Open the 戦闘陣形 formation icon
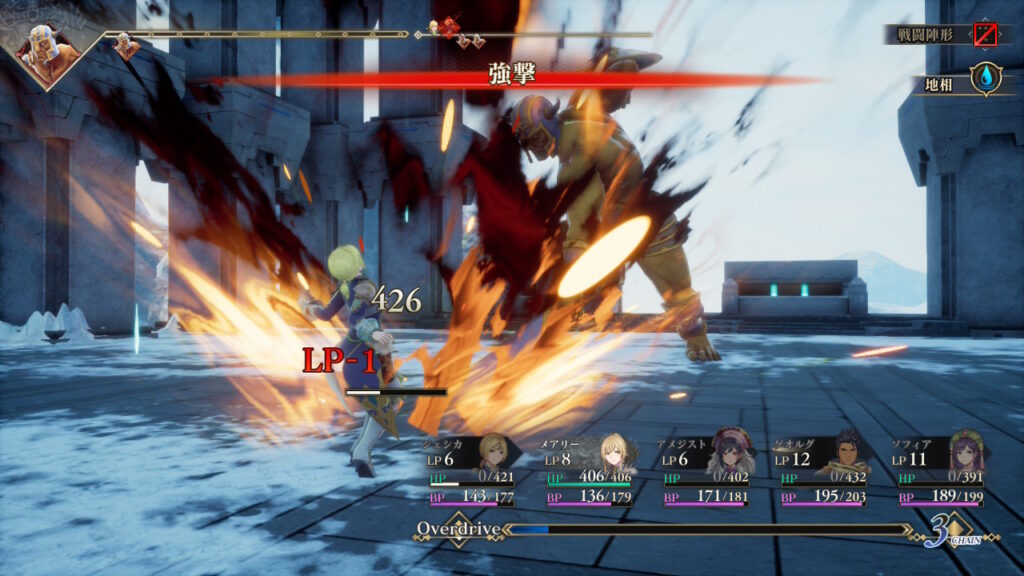1024x576 pixels. 987,35
